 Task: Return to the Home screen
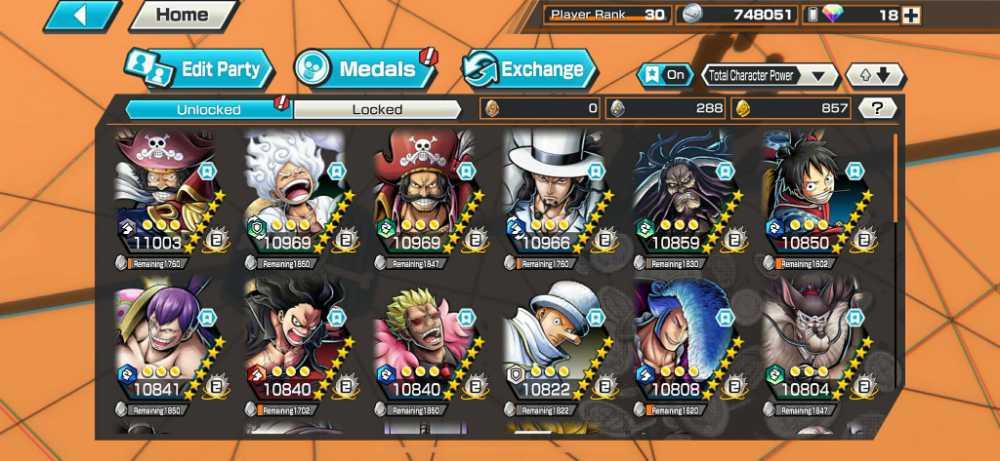pos(182,15)
